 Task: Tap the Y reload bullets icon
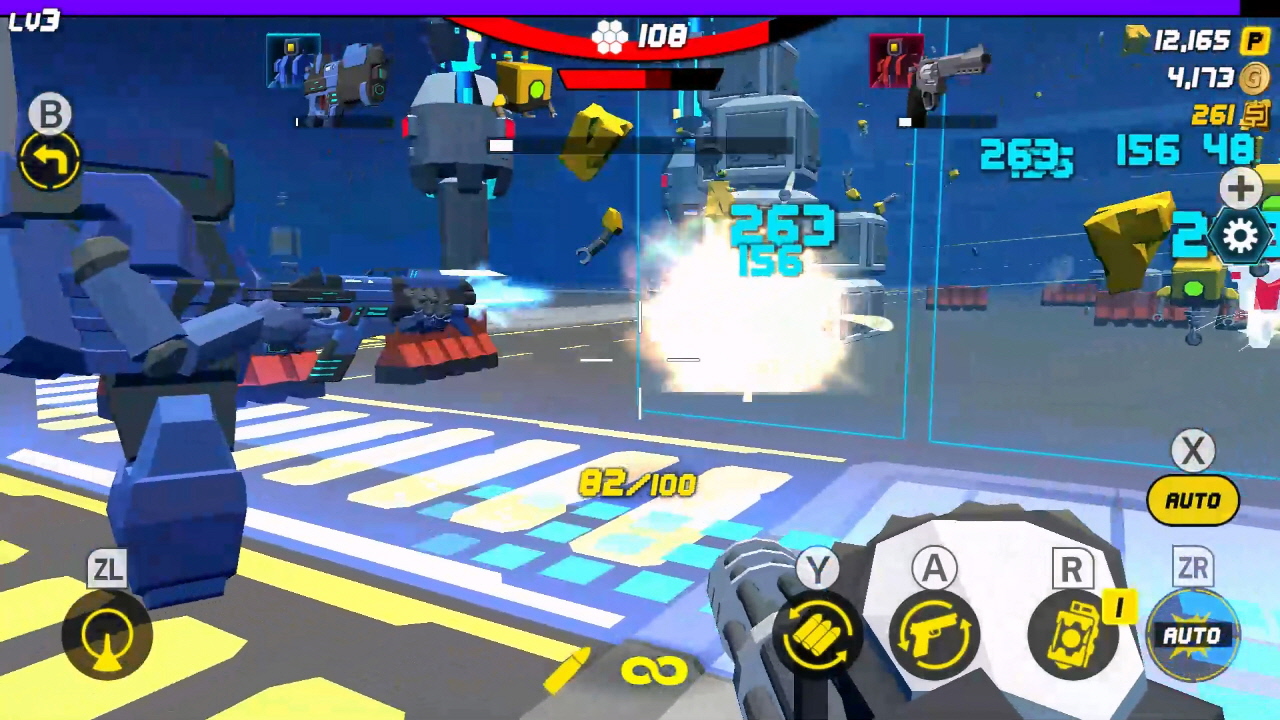pos(817,635)
